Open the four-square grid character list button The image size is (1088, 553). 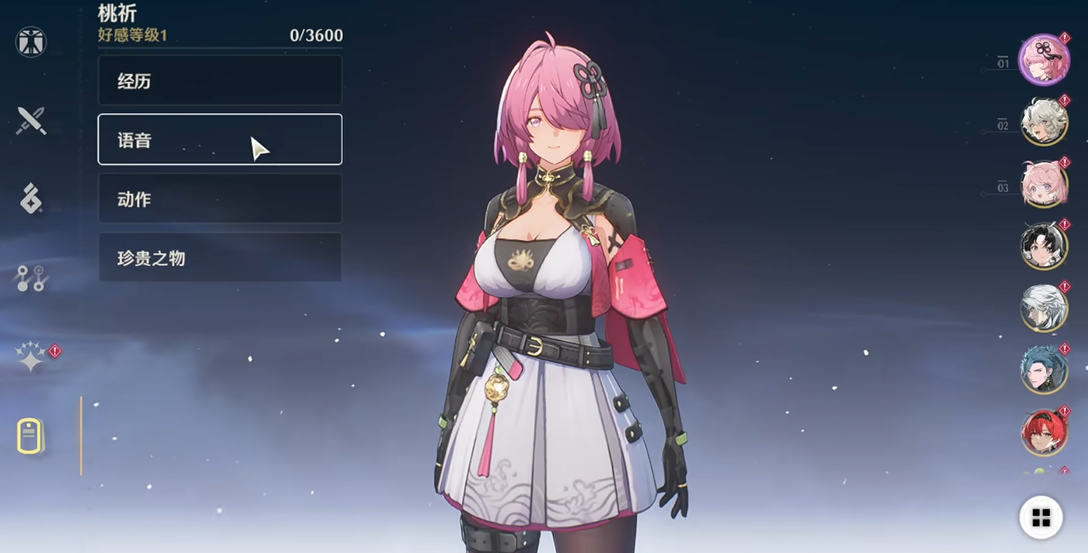pyautogui.click(x=1040, y=517)
